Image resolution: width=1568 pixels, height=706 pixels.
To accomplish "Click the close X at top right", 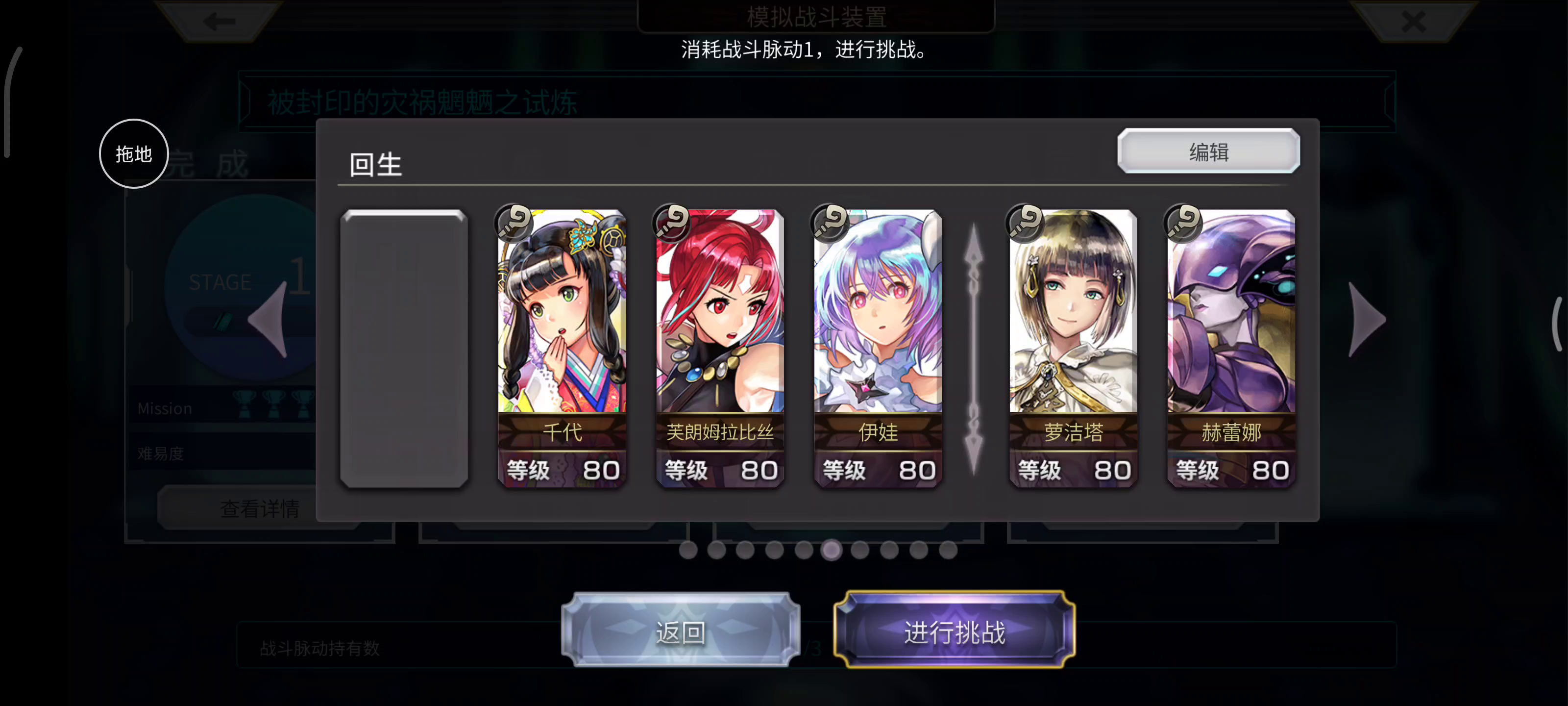I will click(x=1413, y=20).
